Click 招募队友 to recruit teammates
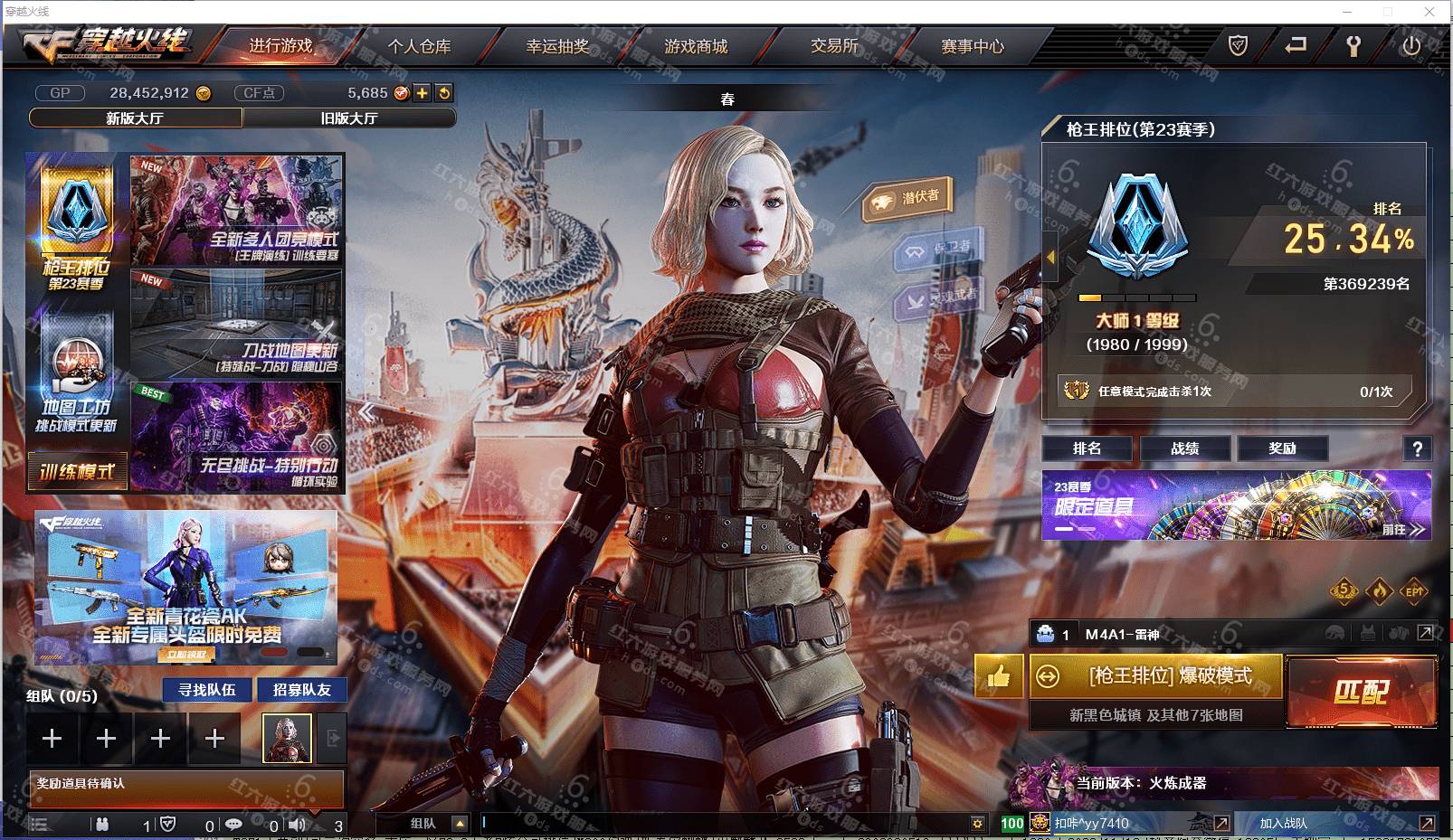Screen dimensions: 1453x840 (x=302, y=690)
